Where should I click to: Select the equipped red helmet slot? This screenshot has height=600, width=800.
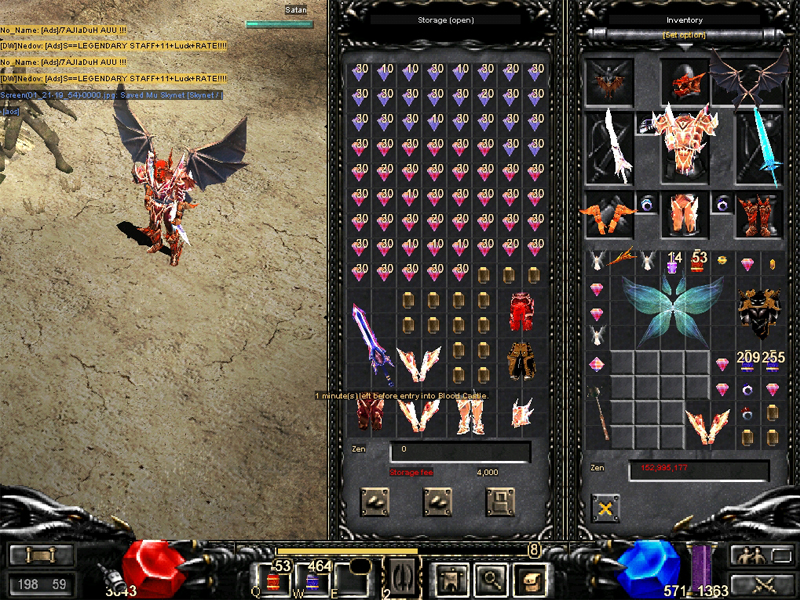(x=685, y=80)
